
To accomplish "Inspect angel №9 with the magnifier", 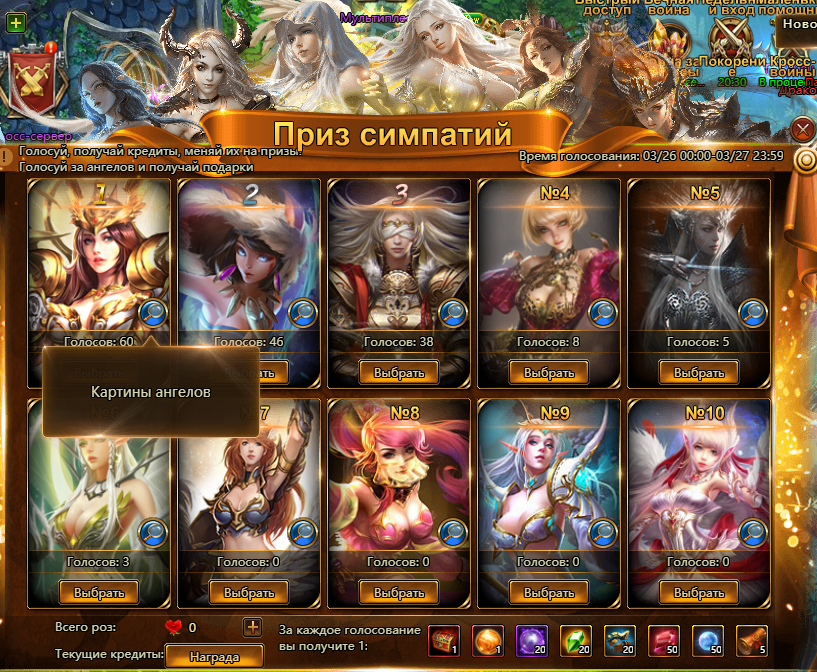I will coord(602,532).
